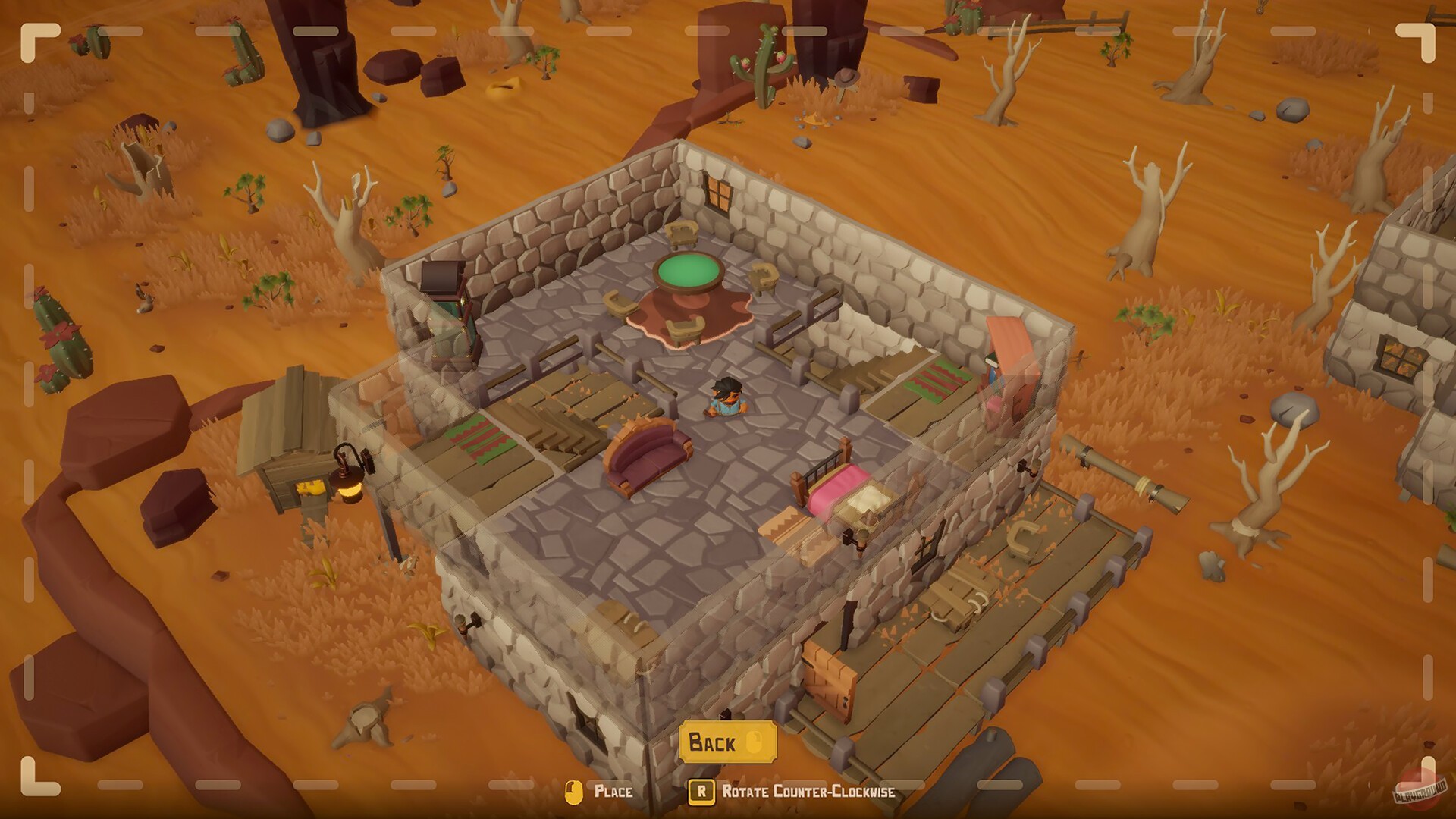Screen dimensions: 1456x819
Task: Select the left mouse Place icon
Action: 575,792
